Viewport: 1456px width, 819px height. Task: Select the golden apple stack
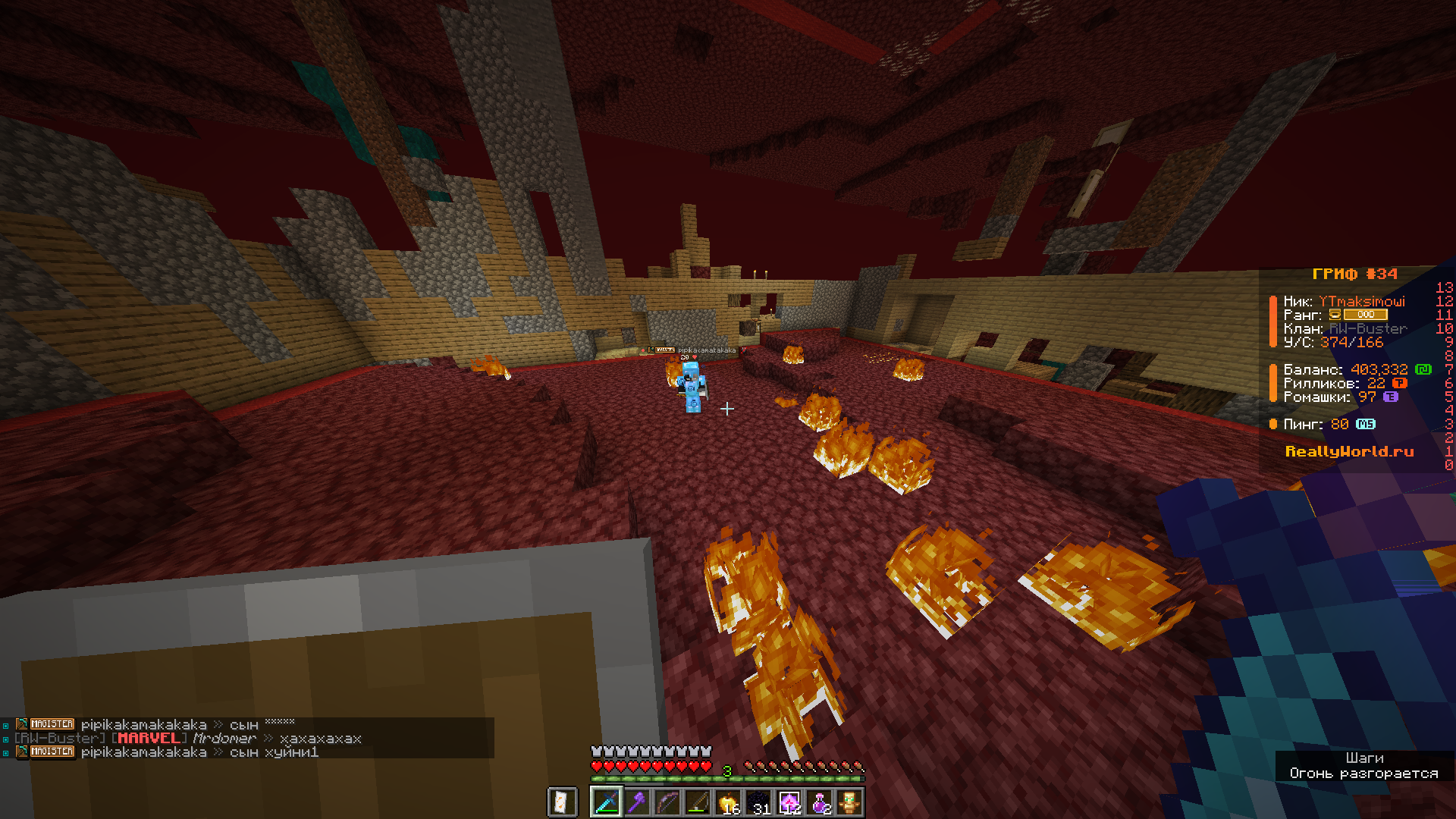coord(728,802)
